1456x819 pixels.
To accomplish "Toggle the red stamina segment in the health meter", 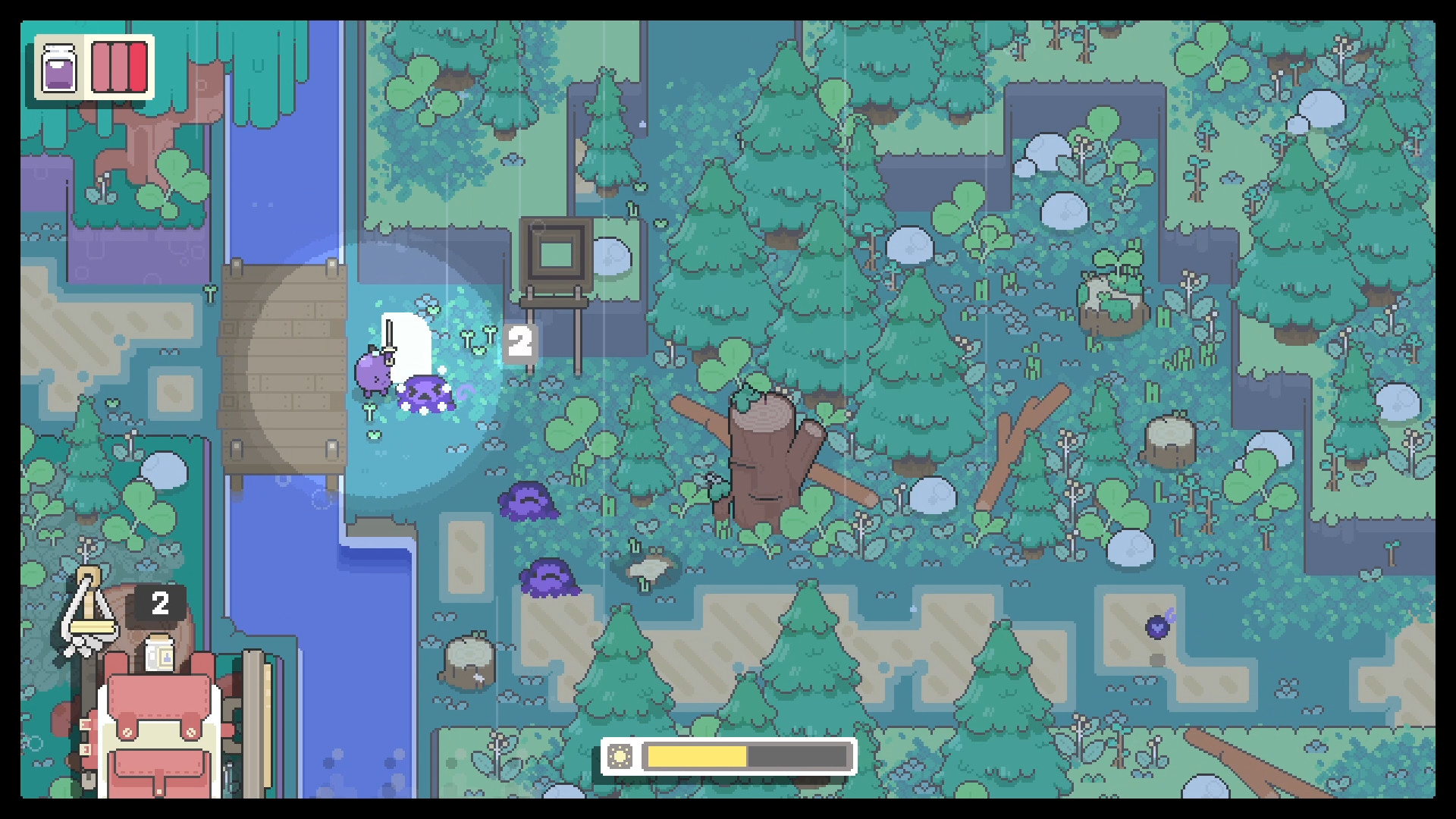I will 138,68.
